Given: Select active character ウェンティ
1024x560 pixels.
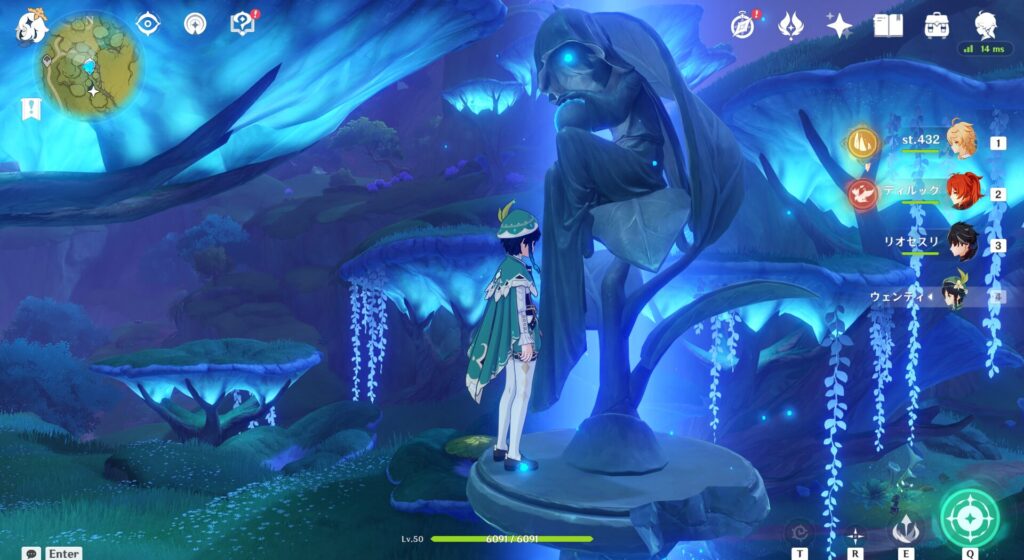Looking at the screenshot, I should pos(957,295).
